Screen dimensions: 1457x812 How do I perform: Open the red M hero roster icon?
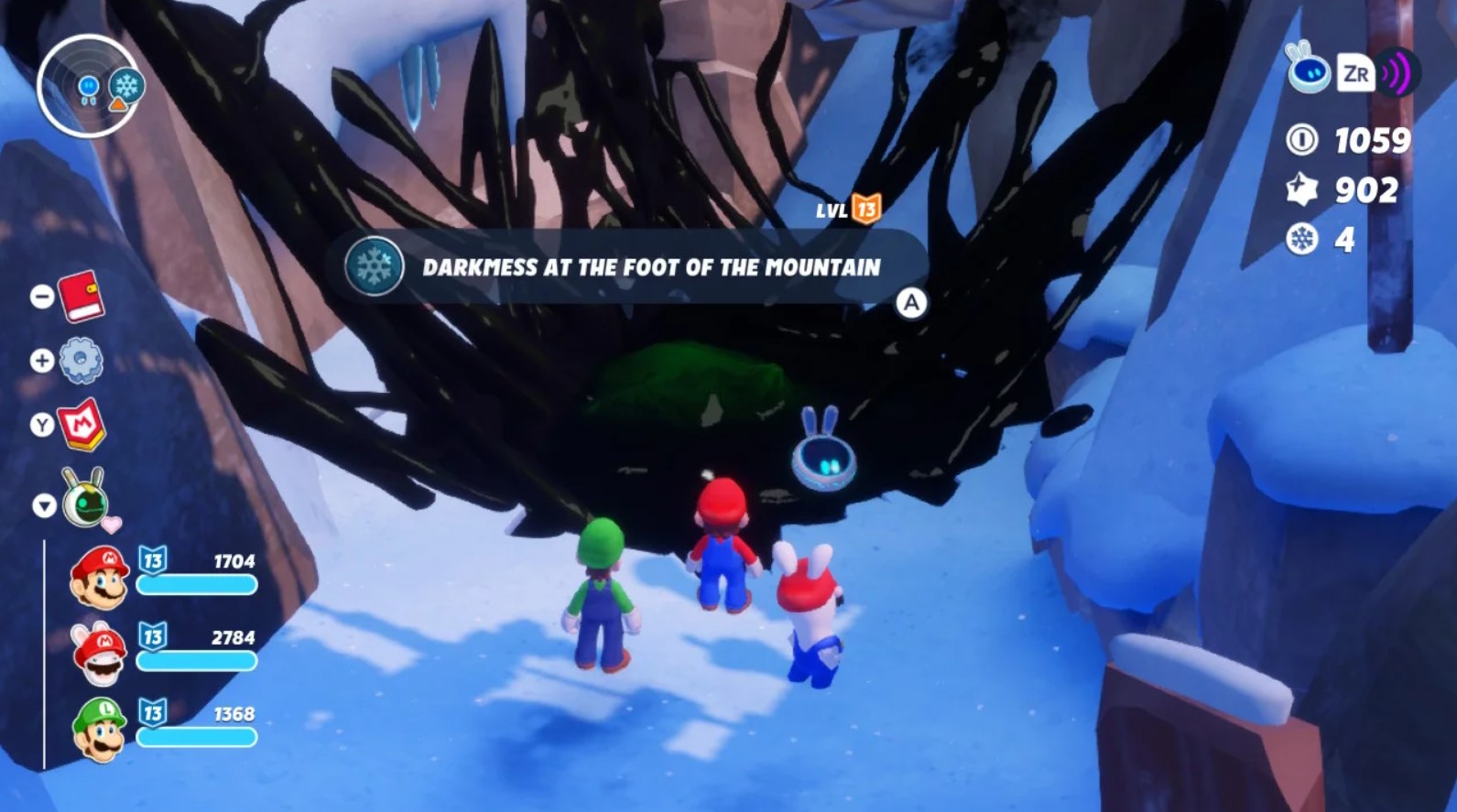pyautogui.click(x=82, y=425)
